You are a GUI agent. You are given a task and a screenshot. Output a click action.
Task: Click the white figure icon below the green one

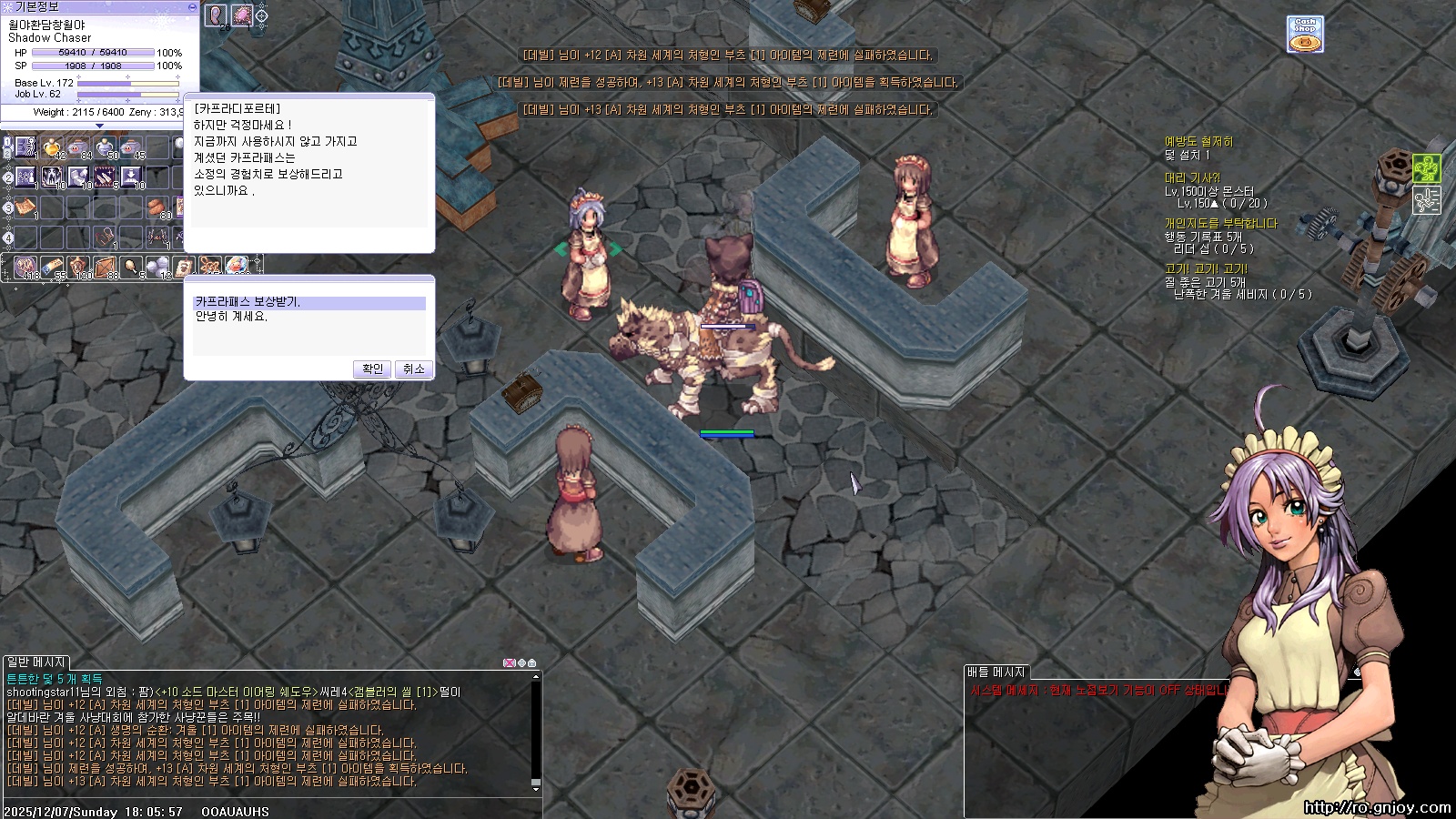pos(1426,200)
